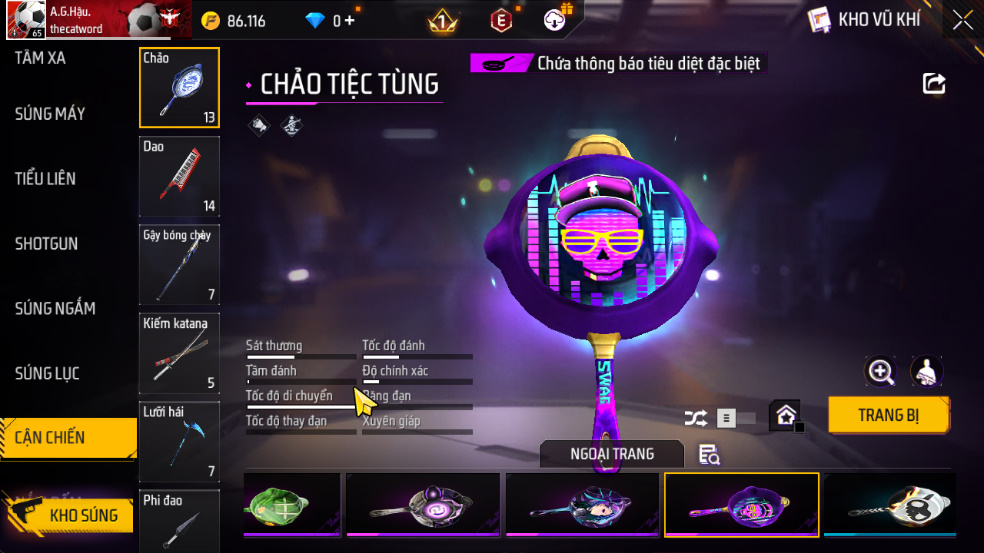Image resolution: width=984 pixels, height=553 pixels.
Task: Select the Phi dao weapon slot
Action: [x=179, y=520]
